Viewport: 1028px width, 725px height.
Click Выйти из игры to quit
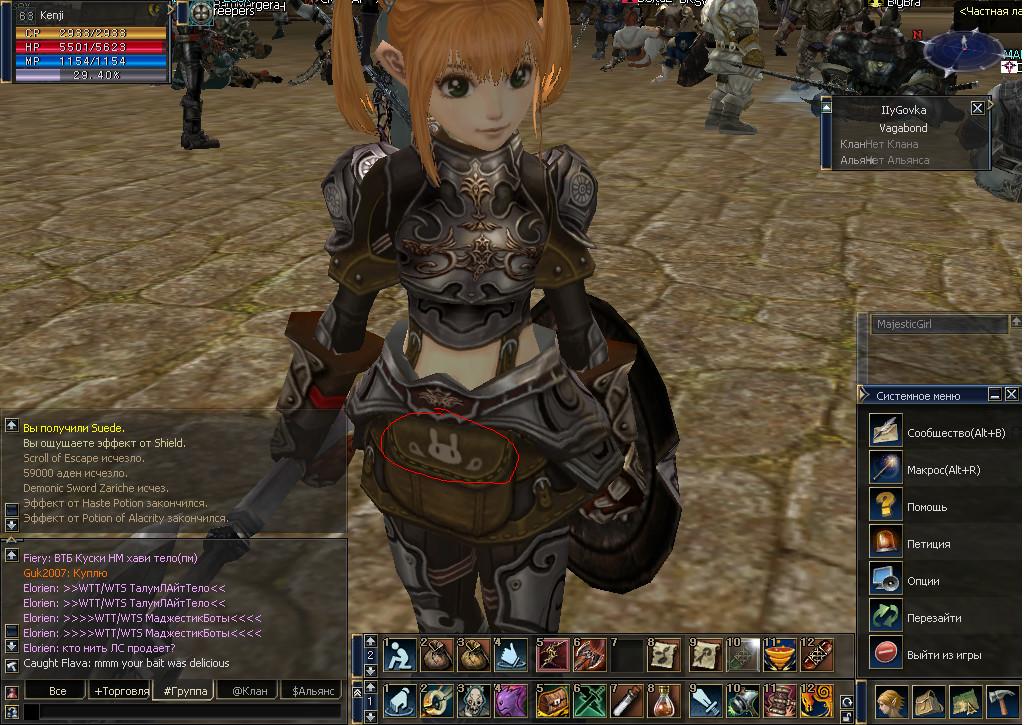coord(943,655)
